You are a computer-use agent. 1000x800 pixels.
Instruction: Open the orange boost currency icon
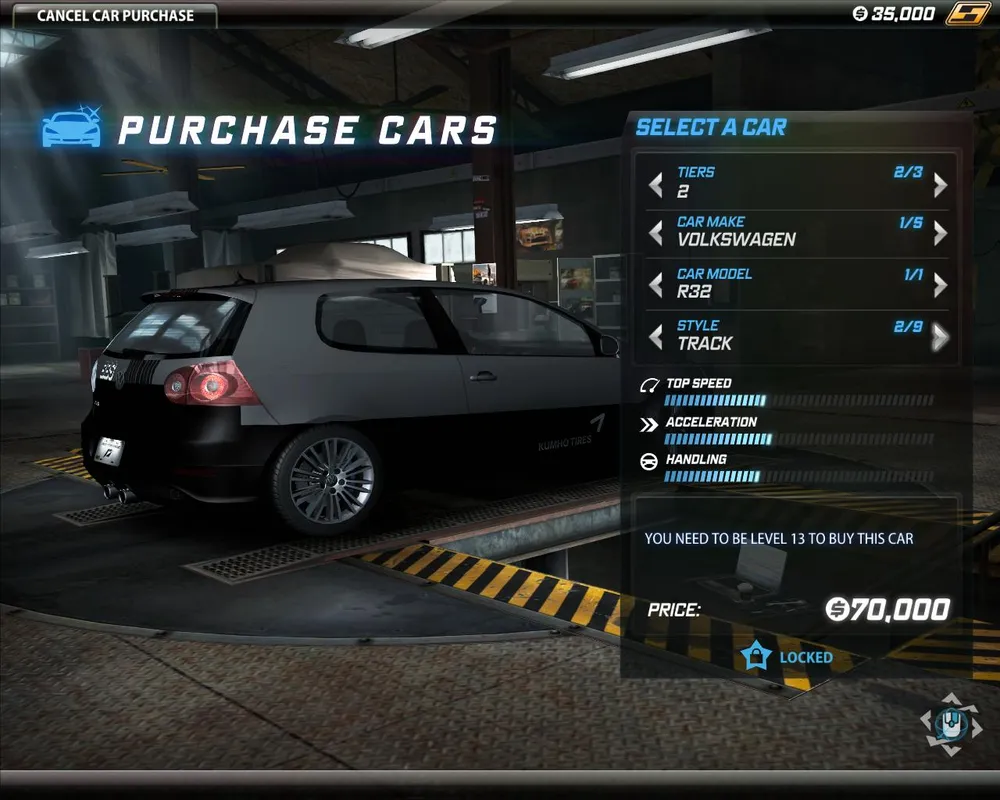point(967,14)
